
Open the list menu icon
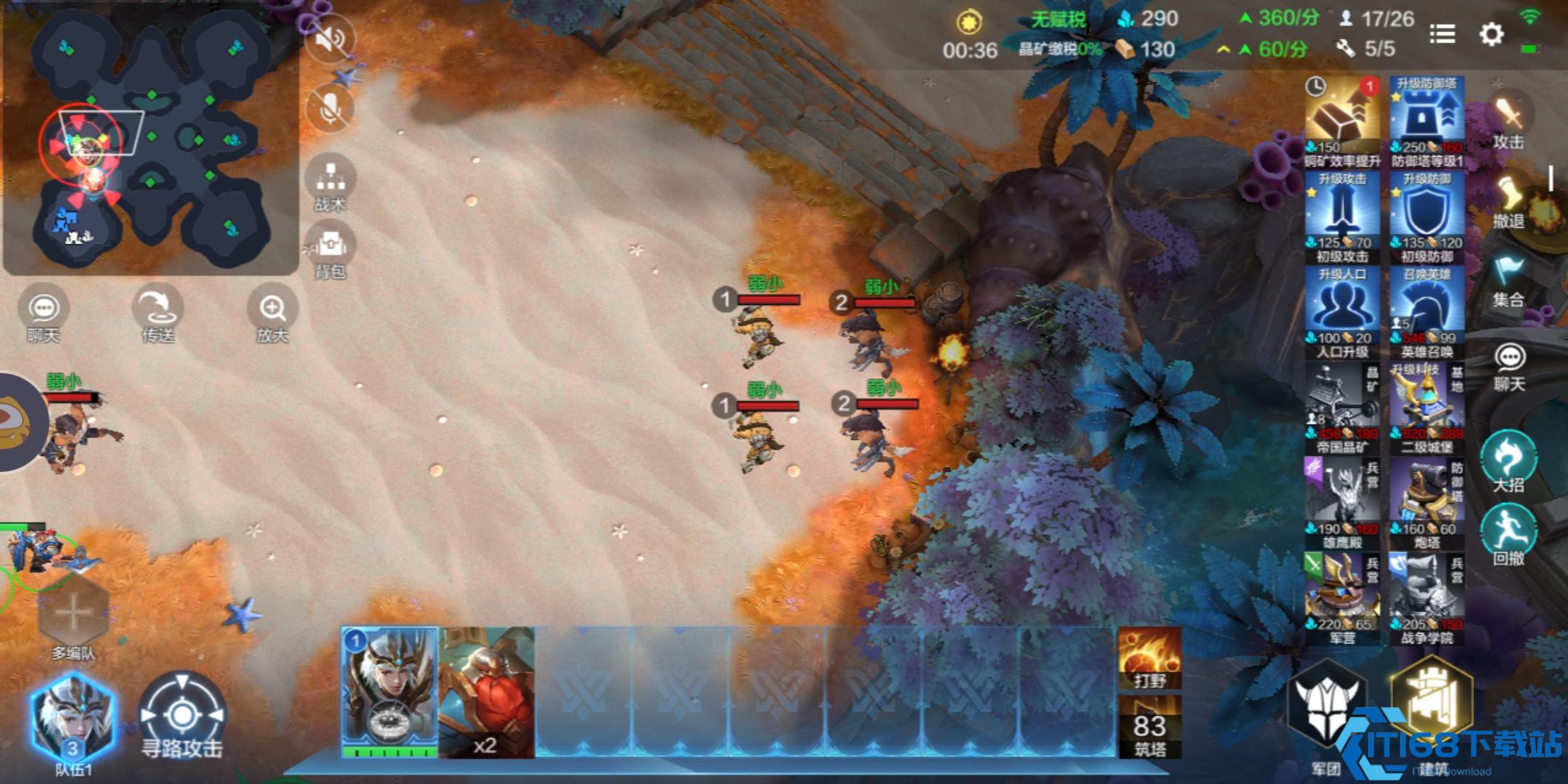click(1442, 34)
